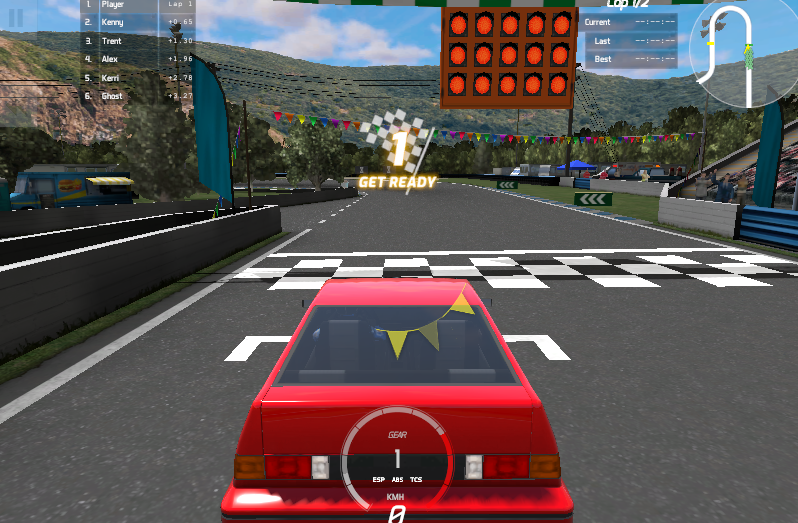Choose Kerri's entry in the leaderboard
The height and width of the screenshot is (523, 798).
(138, 77)
